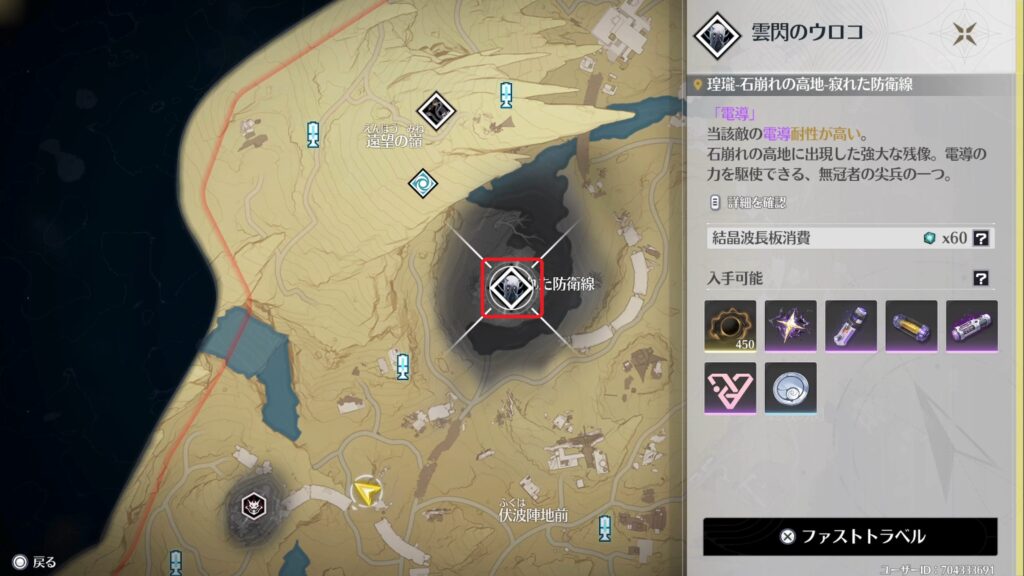Show help for 入手可能 rewards
Viewport: 1024px width, 576px height.
(982, 278)
